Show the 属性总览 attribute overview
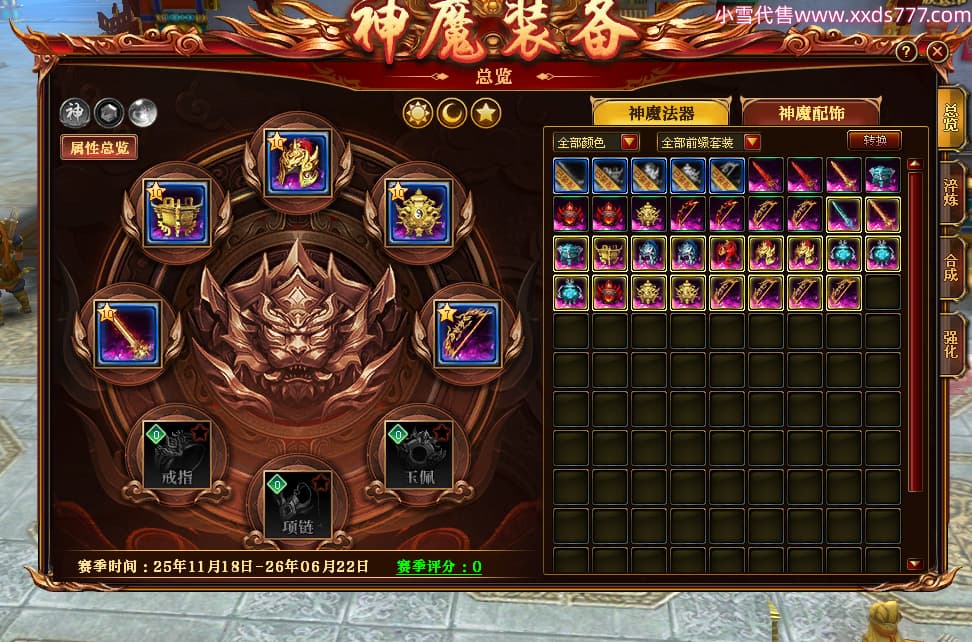 pyautogui.click(x=98, y=148)
